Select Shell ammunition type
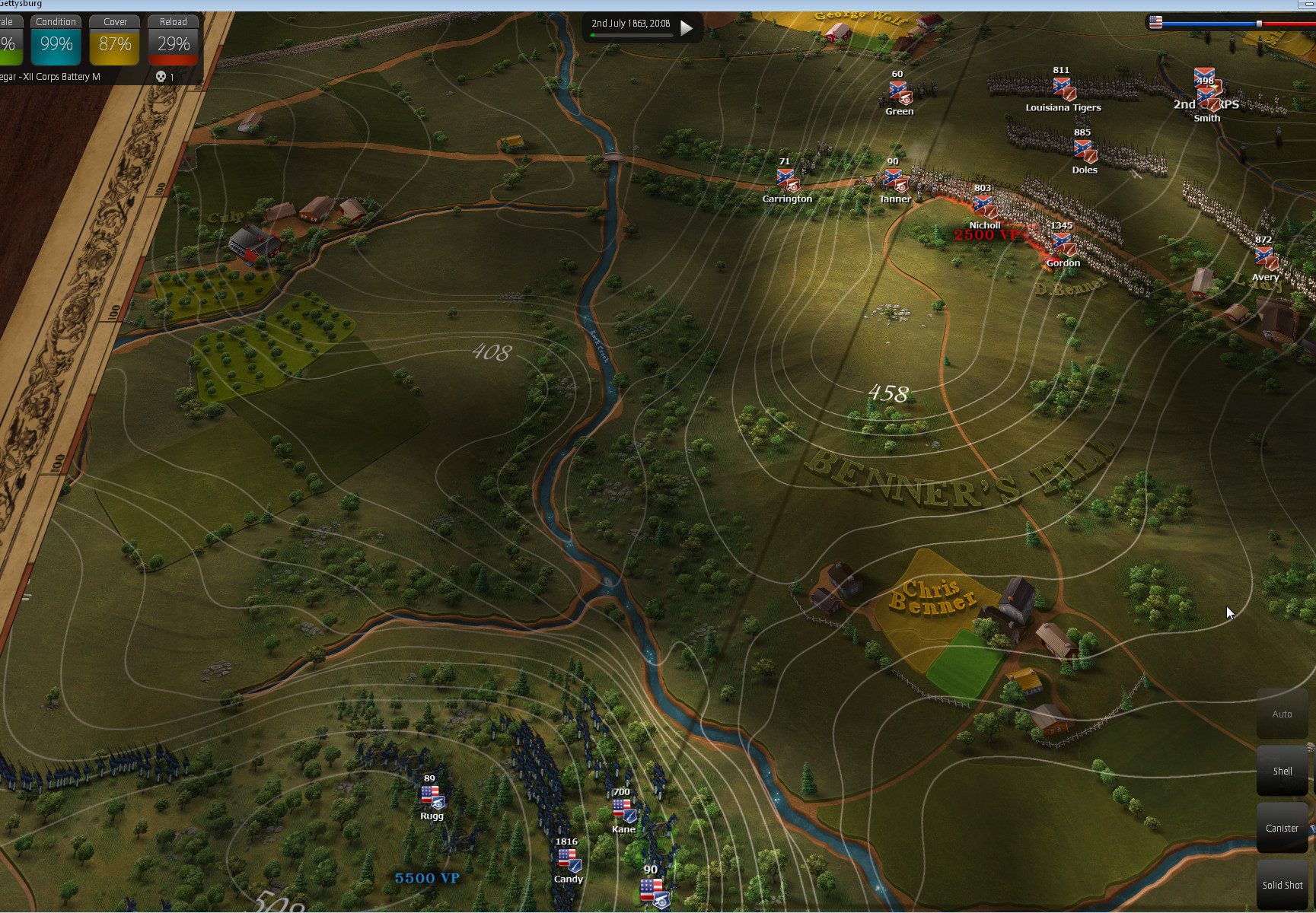The image size is (1316, 913). click(x=1283, y=771)
